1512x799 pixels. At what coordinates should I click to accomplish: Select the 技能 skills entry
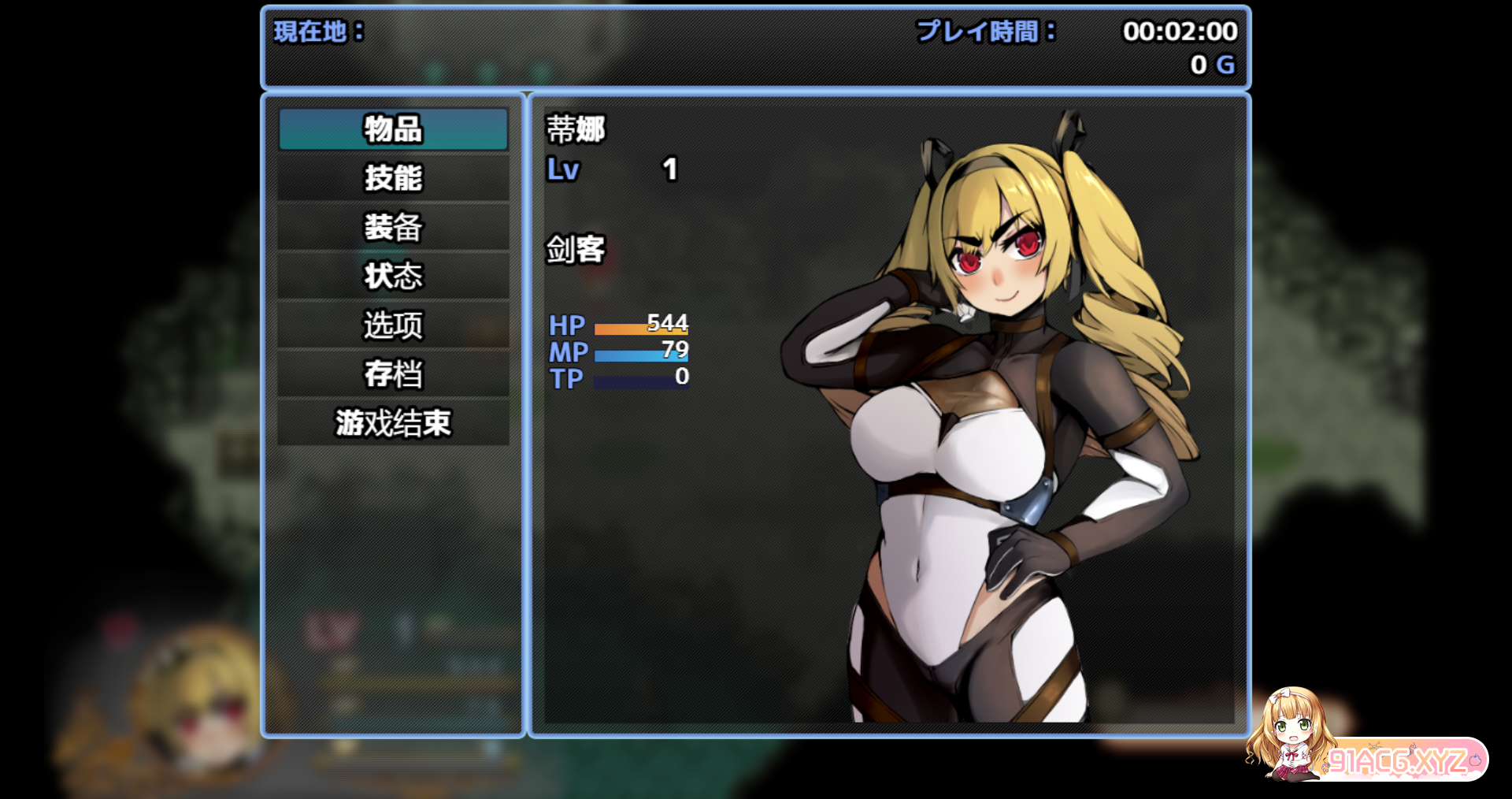pos(393,178)
